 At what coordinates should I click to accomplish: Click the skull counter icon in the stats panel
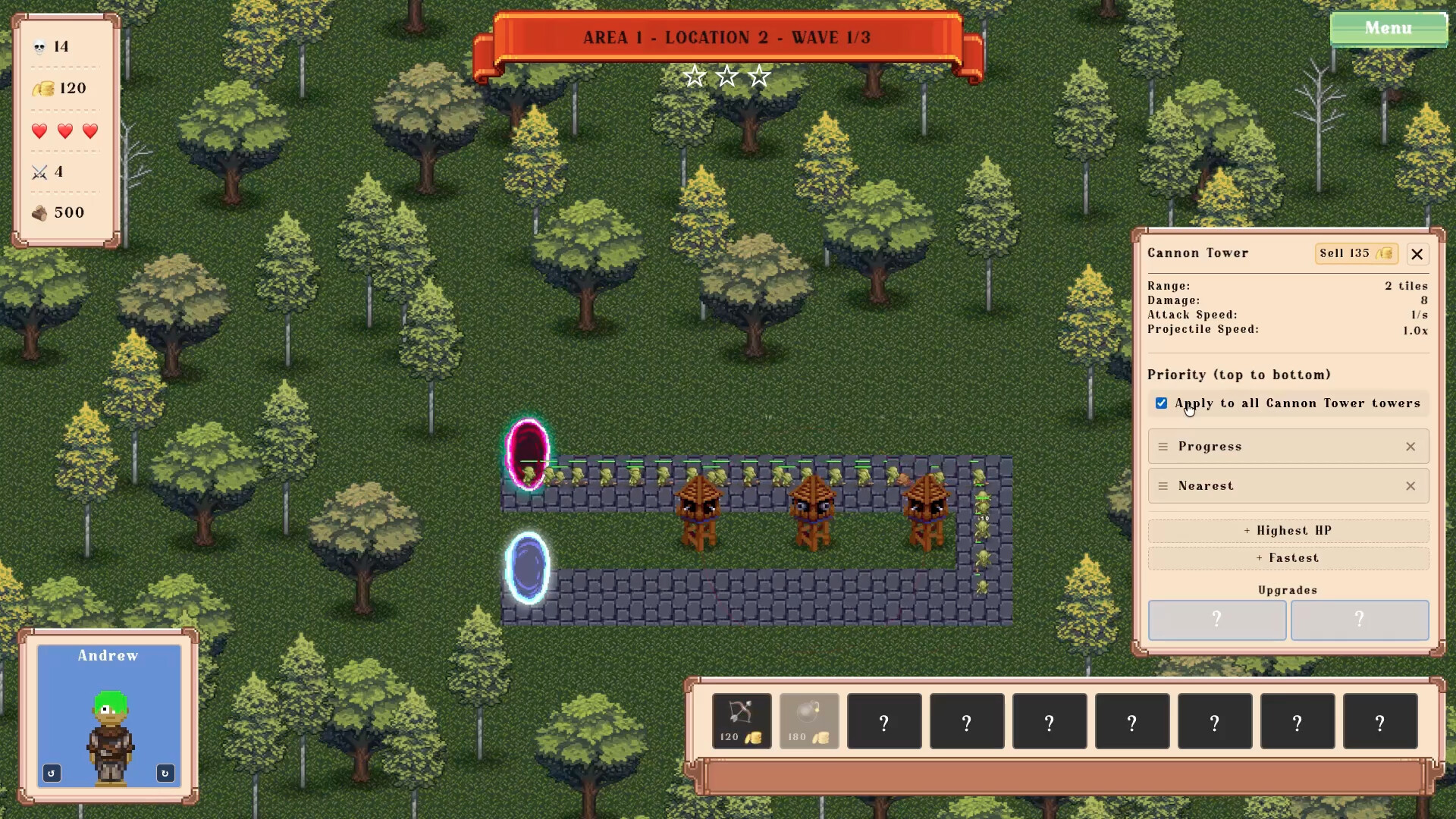click(x=40, y=46)
